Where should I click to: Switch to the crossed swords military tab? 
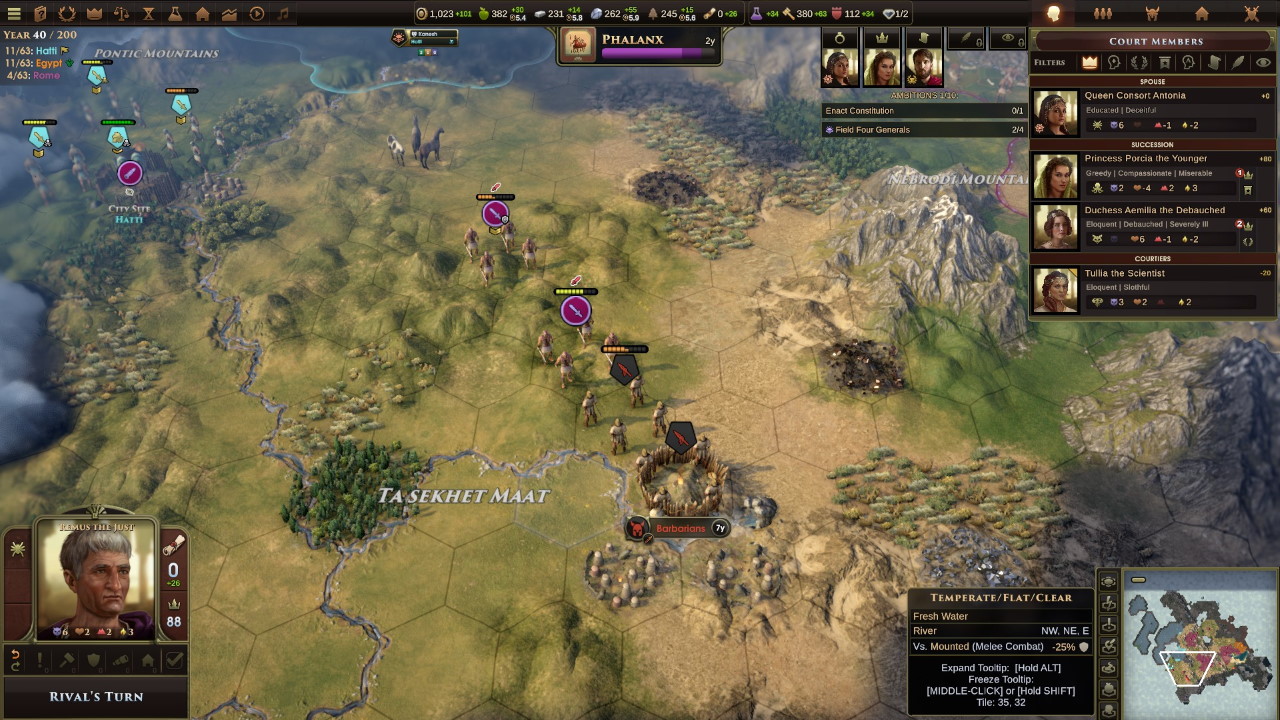(x=1251, y=14)
